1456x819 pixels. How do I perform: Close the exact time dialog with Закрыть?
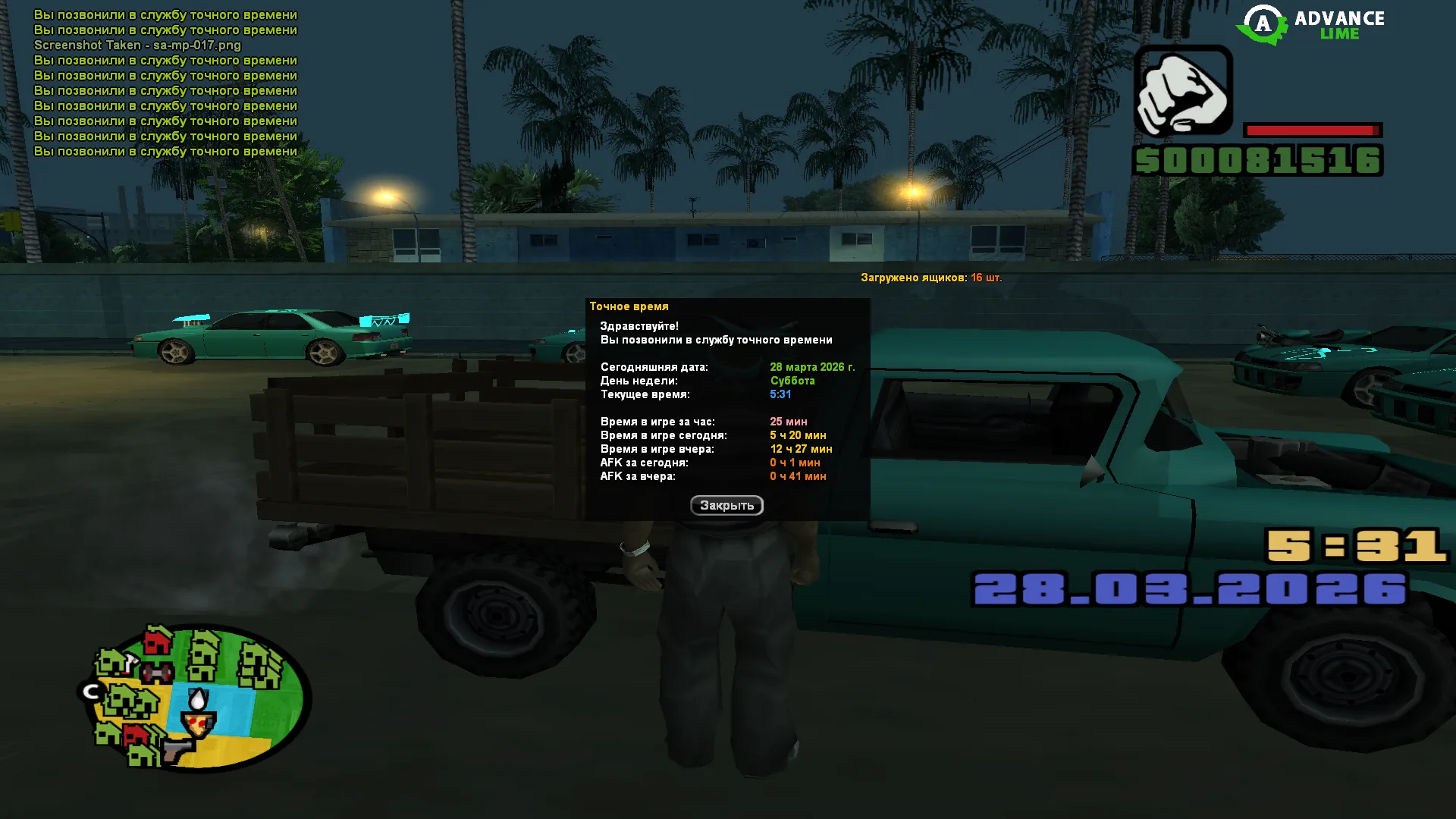[x=726, y=505]
